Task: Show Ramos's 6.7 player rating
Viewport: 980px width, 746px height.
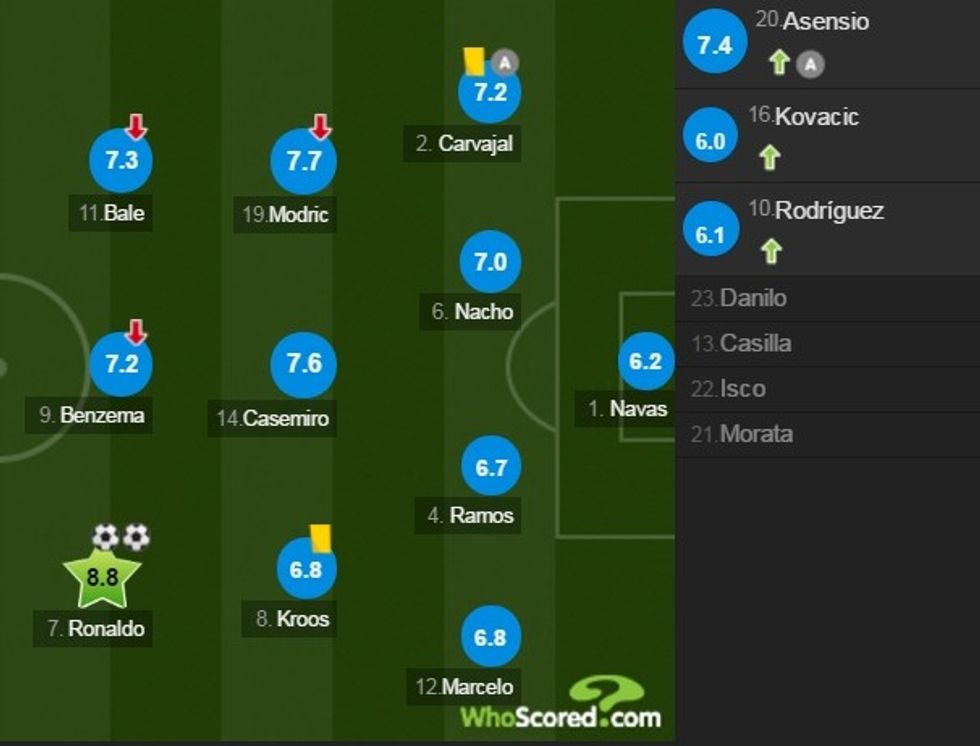Action: click(490, 466)
